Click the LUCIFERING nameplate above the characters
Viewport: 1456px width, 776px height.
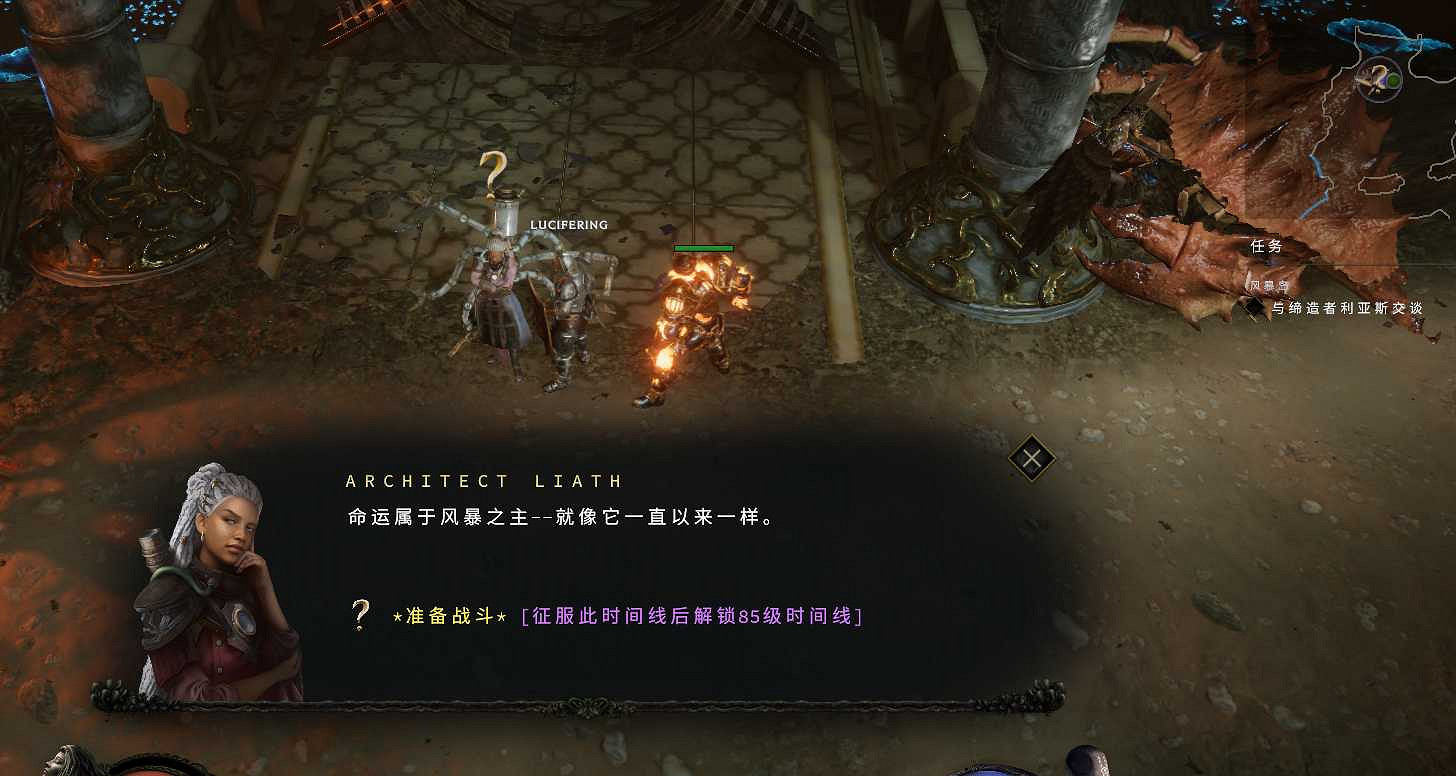tap(568, 225)
